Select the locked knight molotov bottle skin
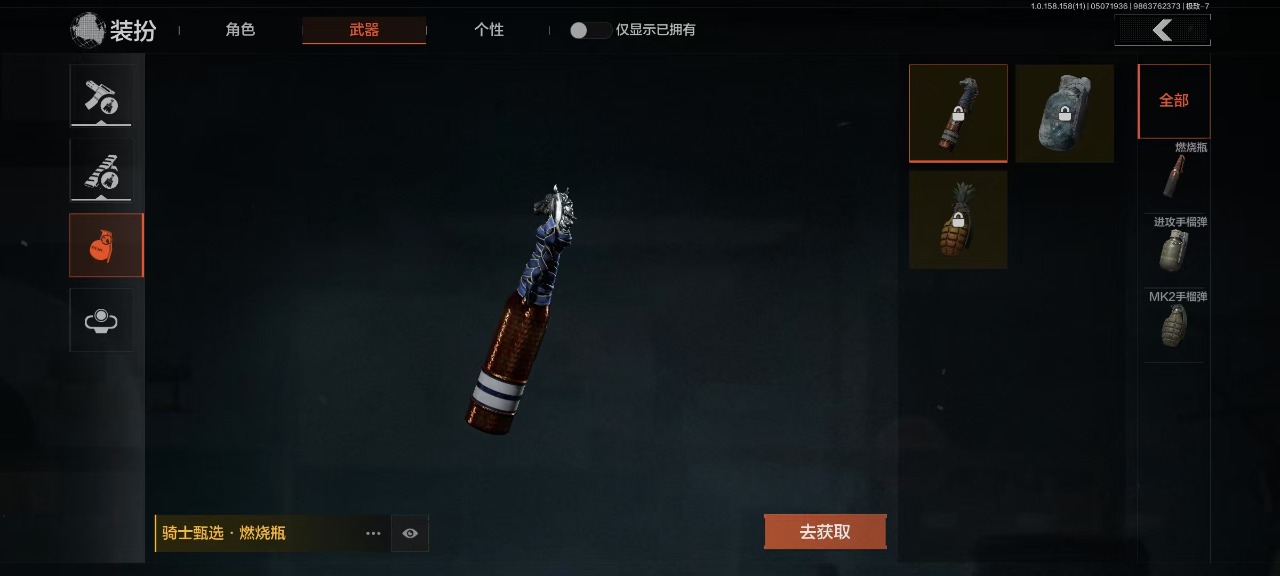This screenshot has width=1280, height=576. pyautogui.click(x=958, y=113)
